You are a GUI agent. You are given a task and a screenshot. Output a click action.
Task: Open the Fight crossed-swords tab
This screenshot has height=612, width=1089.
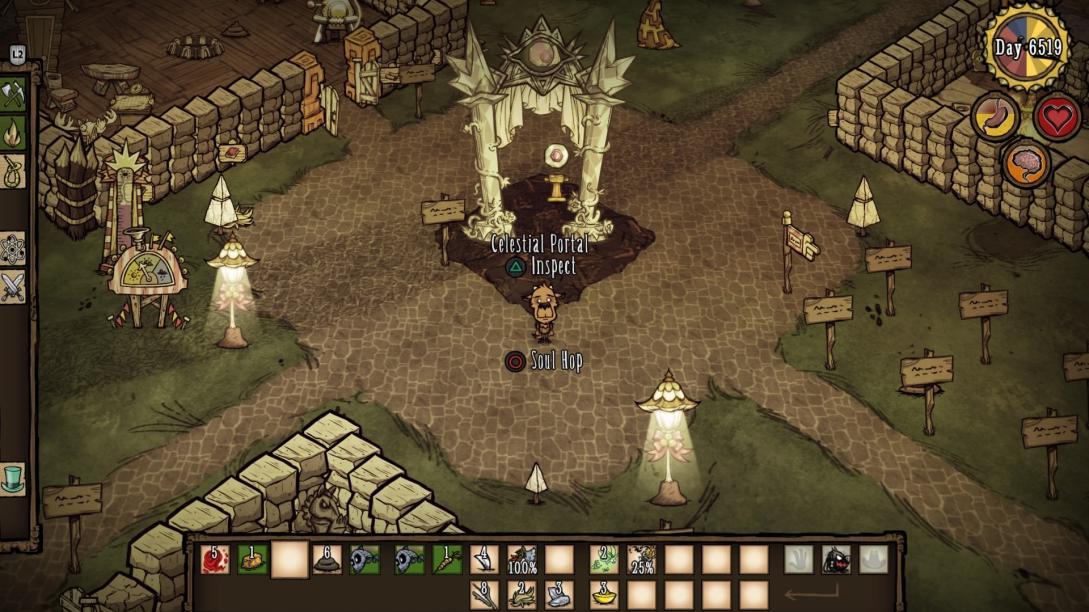(x=13, y=287)
